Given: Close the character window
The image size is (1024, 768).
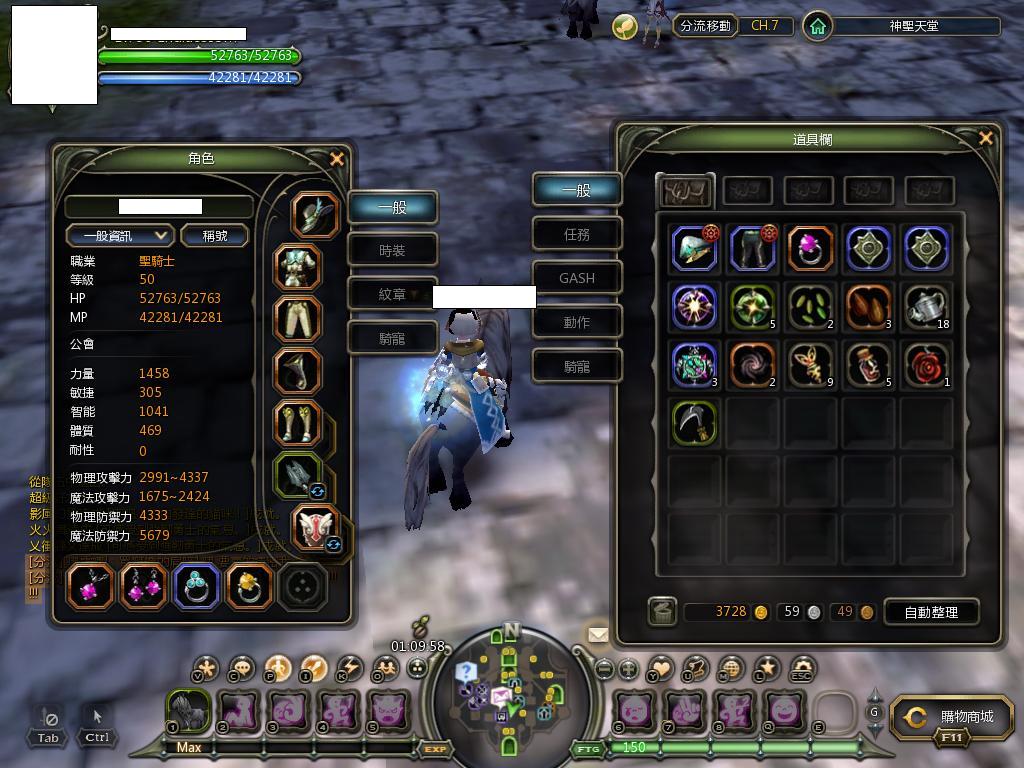Looking at the screenshot, I should coord(337,159).
